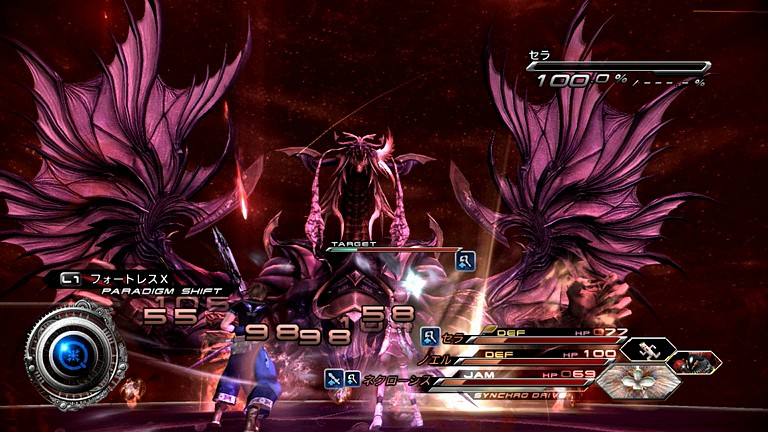Click the circular clockwork ATB gauge dial
Viewport: 768px width, 432px height.
point(73,352)
